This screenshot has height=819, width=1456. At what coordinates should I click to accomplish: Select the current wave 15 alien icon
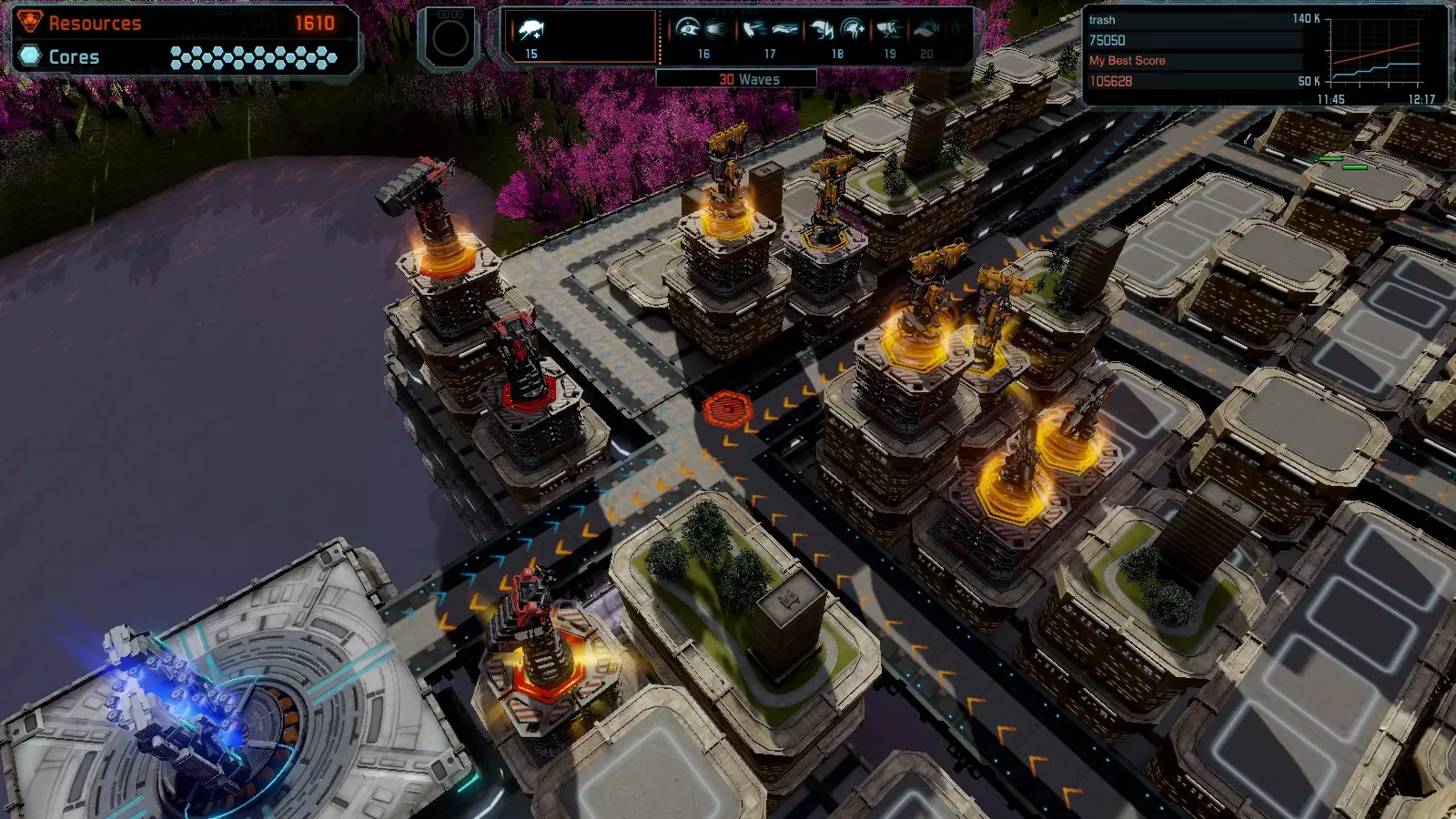tap(531, 31)
